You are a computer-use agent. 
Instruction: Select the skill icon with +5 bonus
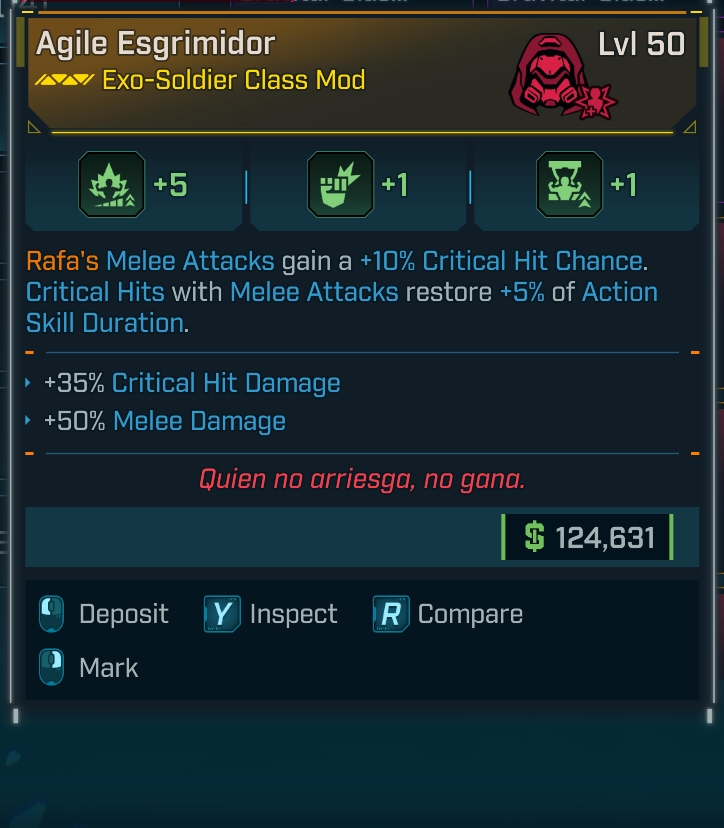111,185
